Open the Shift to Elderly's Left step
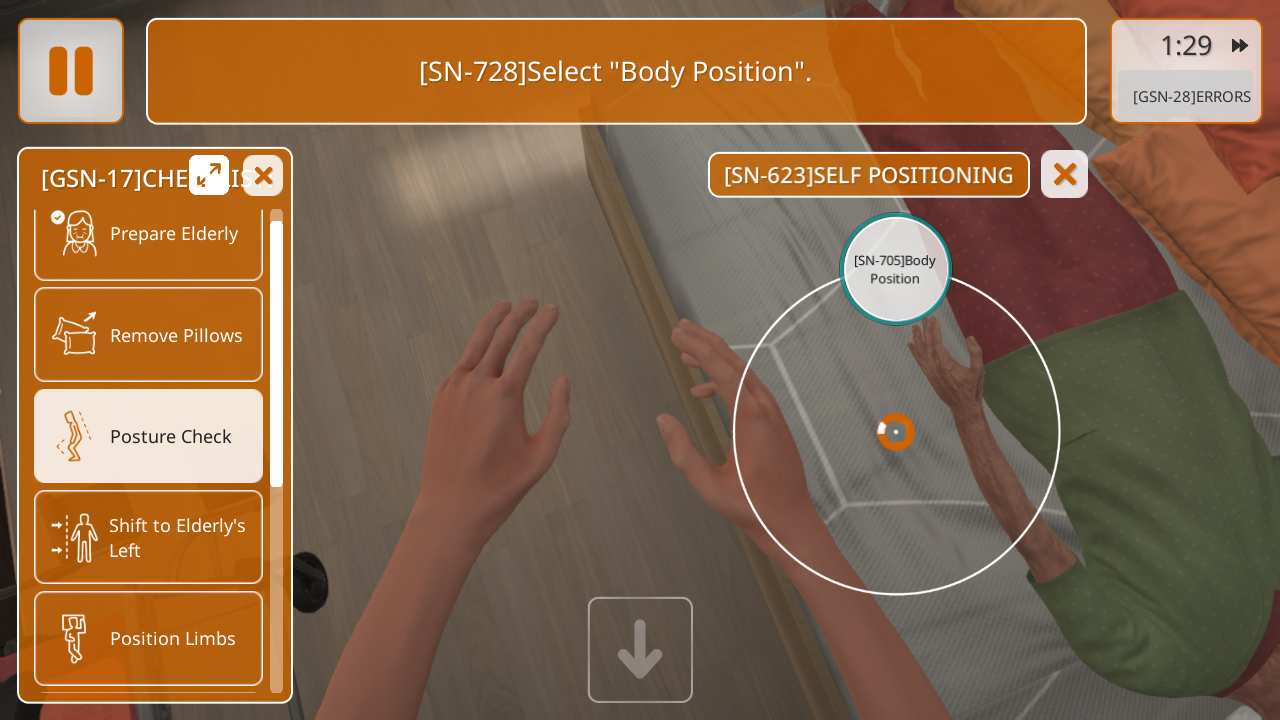This screenshot has height=720, width=1280. [148, 537]
